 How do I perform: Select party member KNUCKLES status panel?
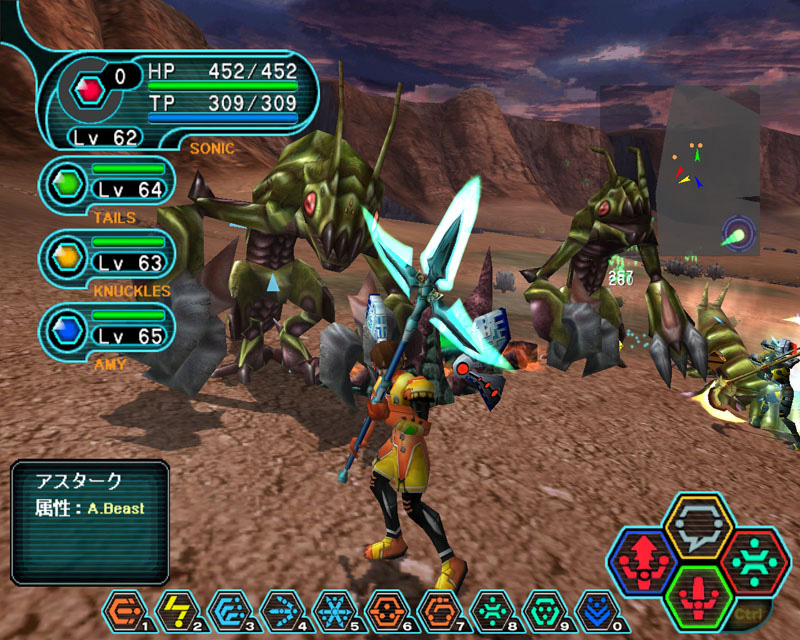point(108,257)
